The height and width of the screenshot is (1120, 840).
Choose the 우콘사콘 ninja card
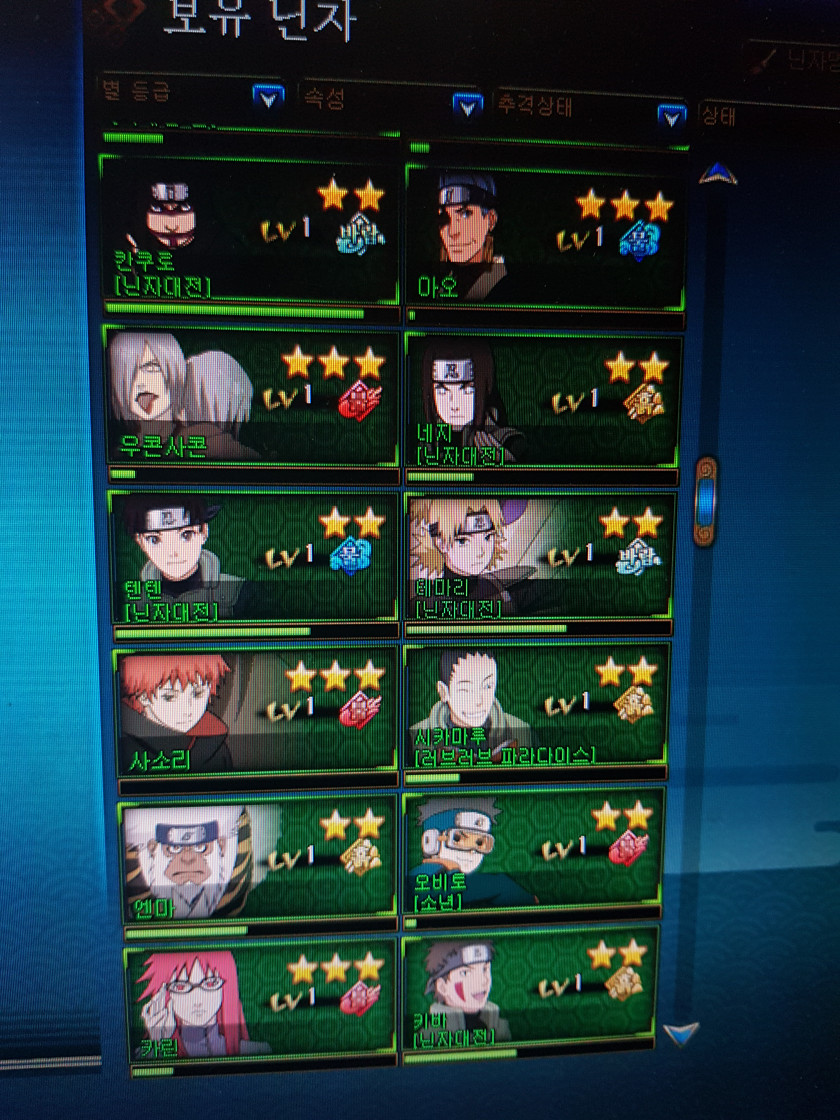[x=252, y=393]
